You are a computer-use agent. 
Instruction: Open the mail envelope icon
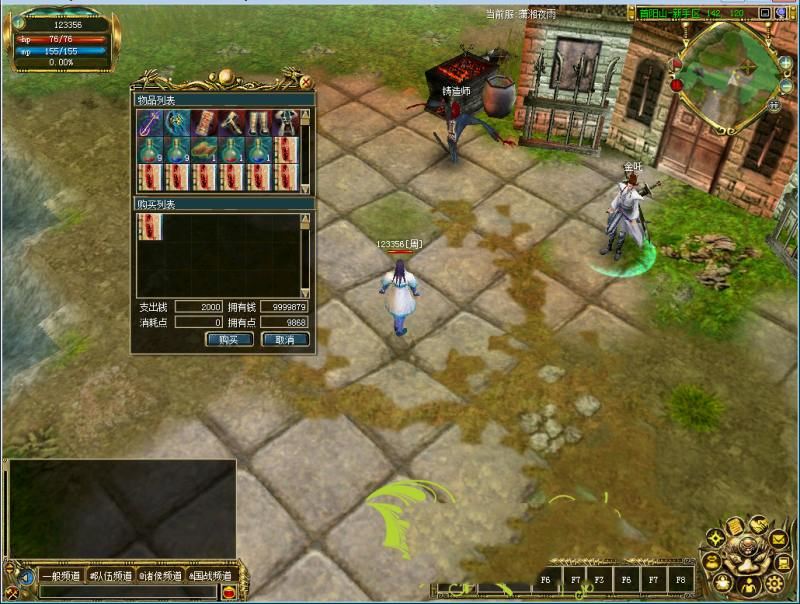778,540
